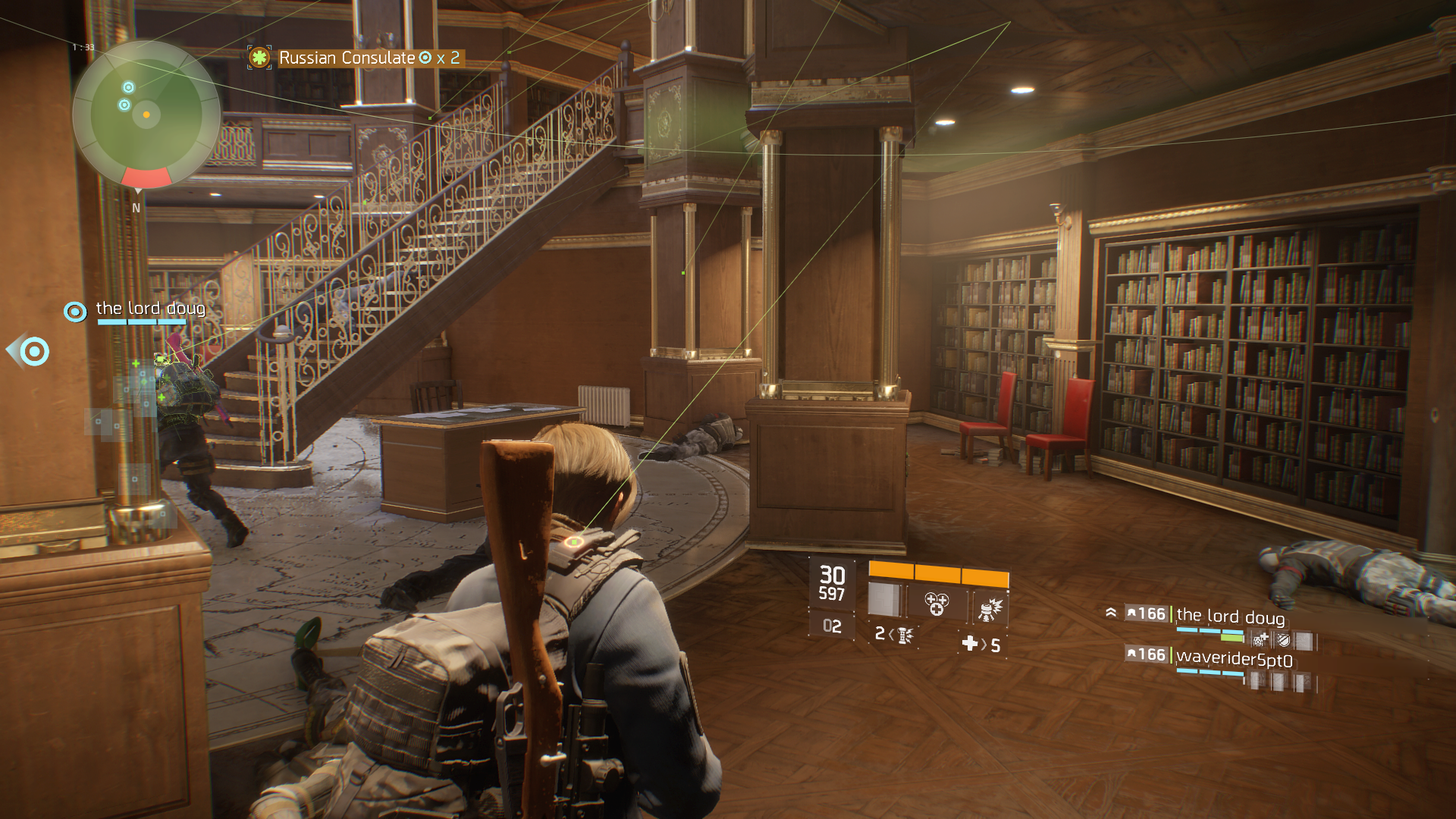Image resolution: width=1456 pixels, height=819 pixels.
Task: Select the lord doug in the group list
Action: (1230, 615)
